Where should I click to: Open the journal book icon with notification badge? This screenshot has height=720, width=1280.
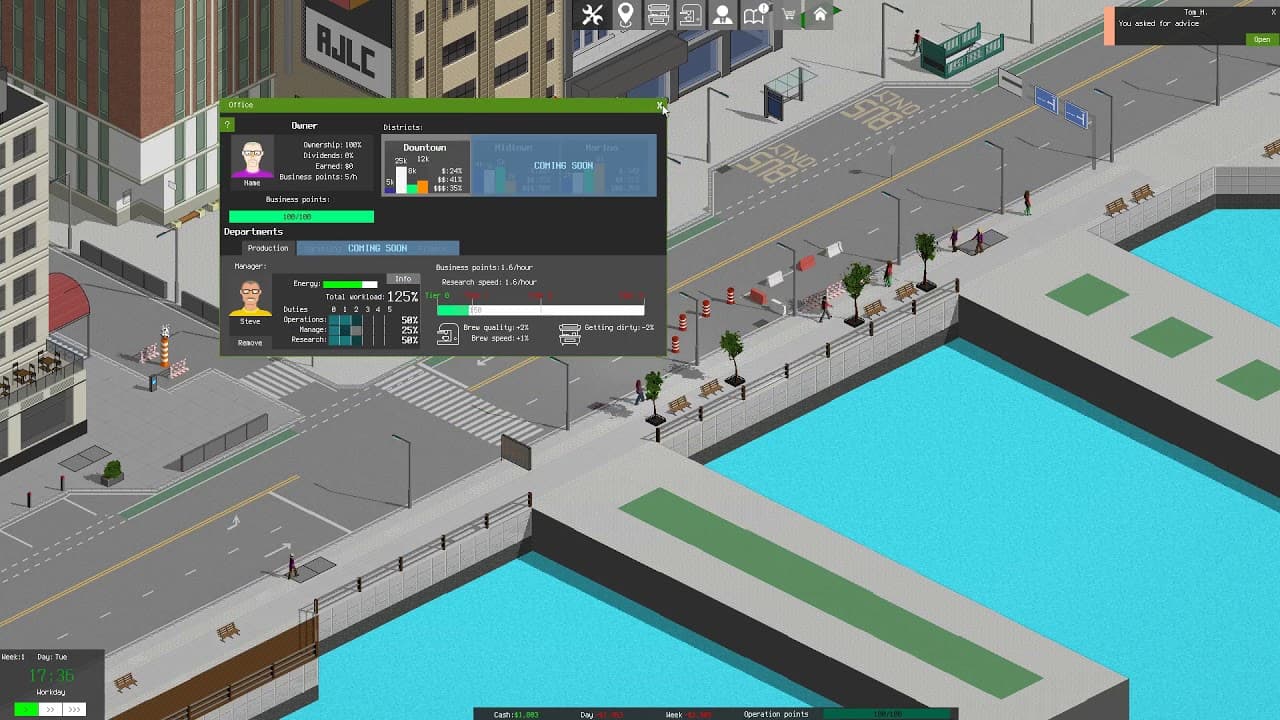(753, 15)
